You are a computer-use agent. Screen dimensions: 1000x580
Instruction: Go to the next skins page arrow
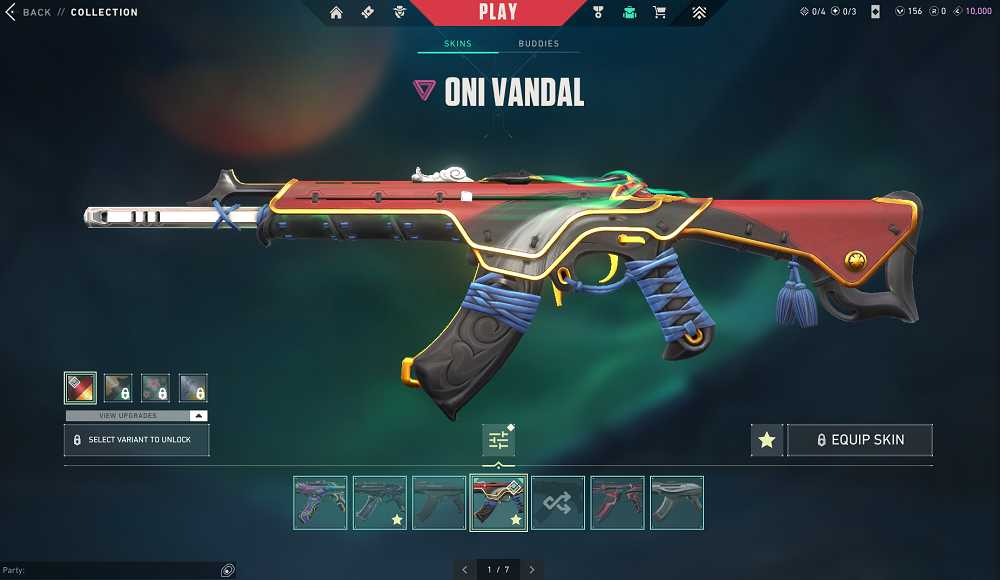(532, 570)
